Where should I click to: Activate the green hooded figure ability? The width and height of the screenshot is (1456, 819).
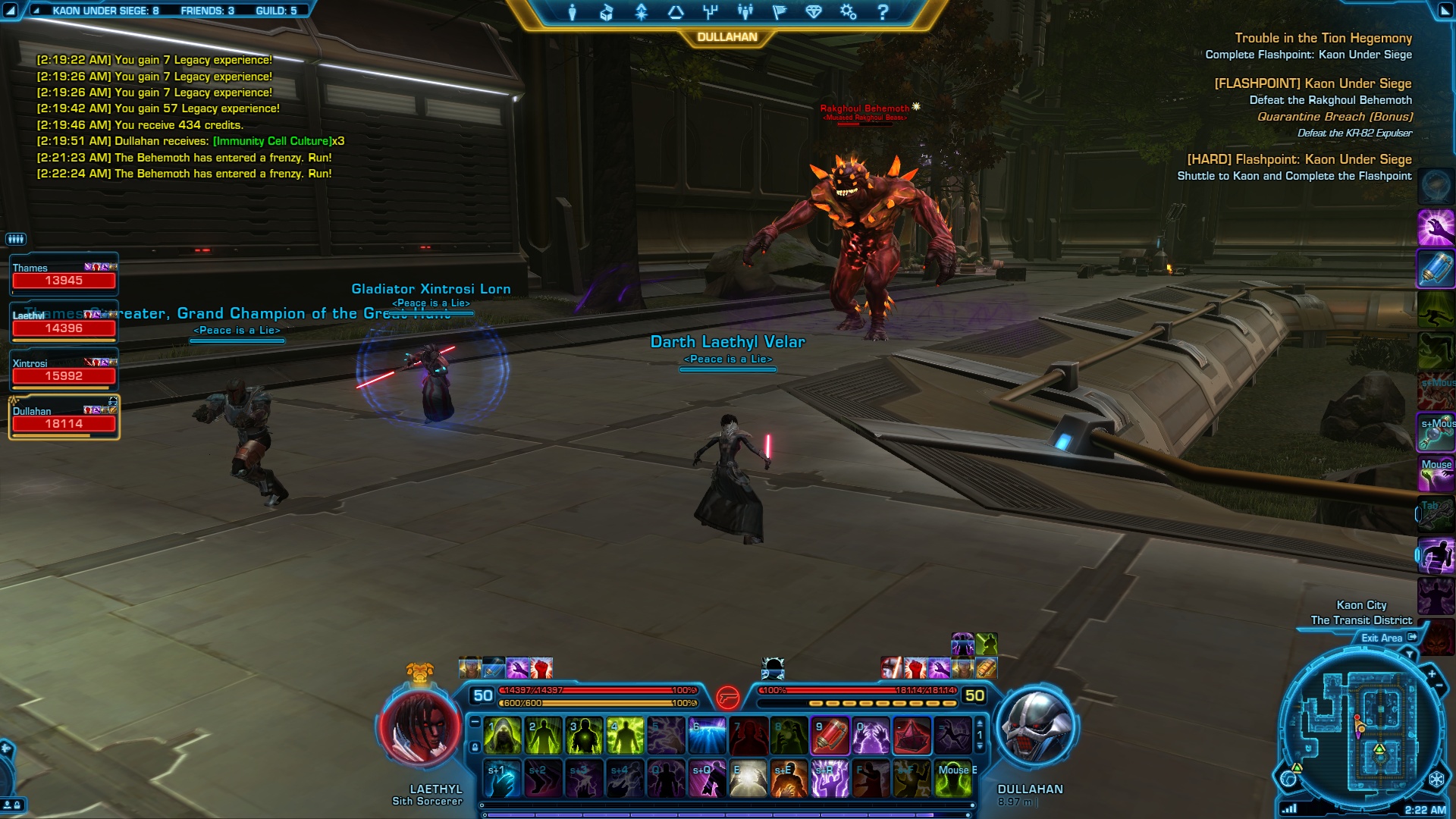click(502, 736)
